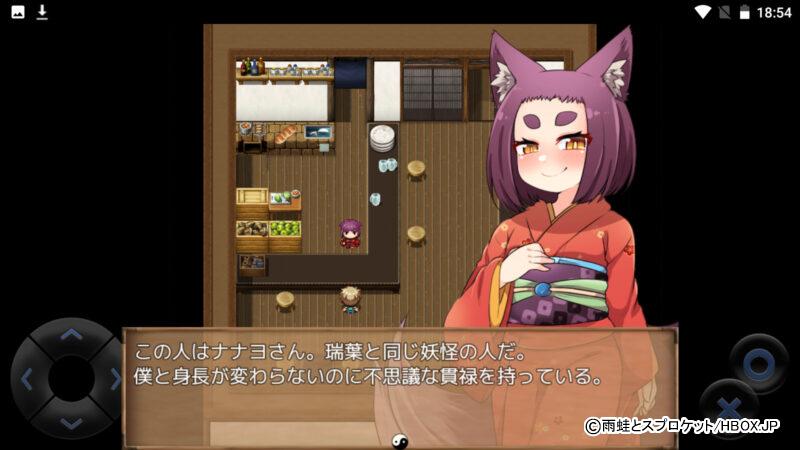Viewport: 800px width, 450px height.
Task: Tap the D-pad up arrow
Action: point(70,336)
